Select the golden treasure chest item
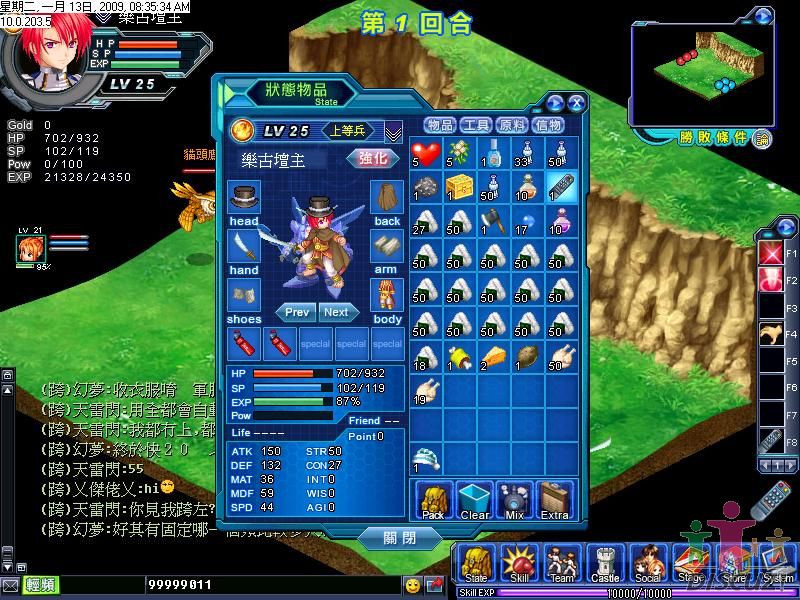The height and width of the screenshot is (600, 800). tap(459, 187)
